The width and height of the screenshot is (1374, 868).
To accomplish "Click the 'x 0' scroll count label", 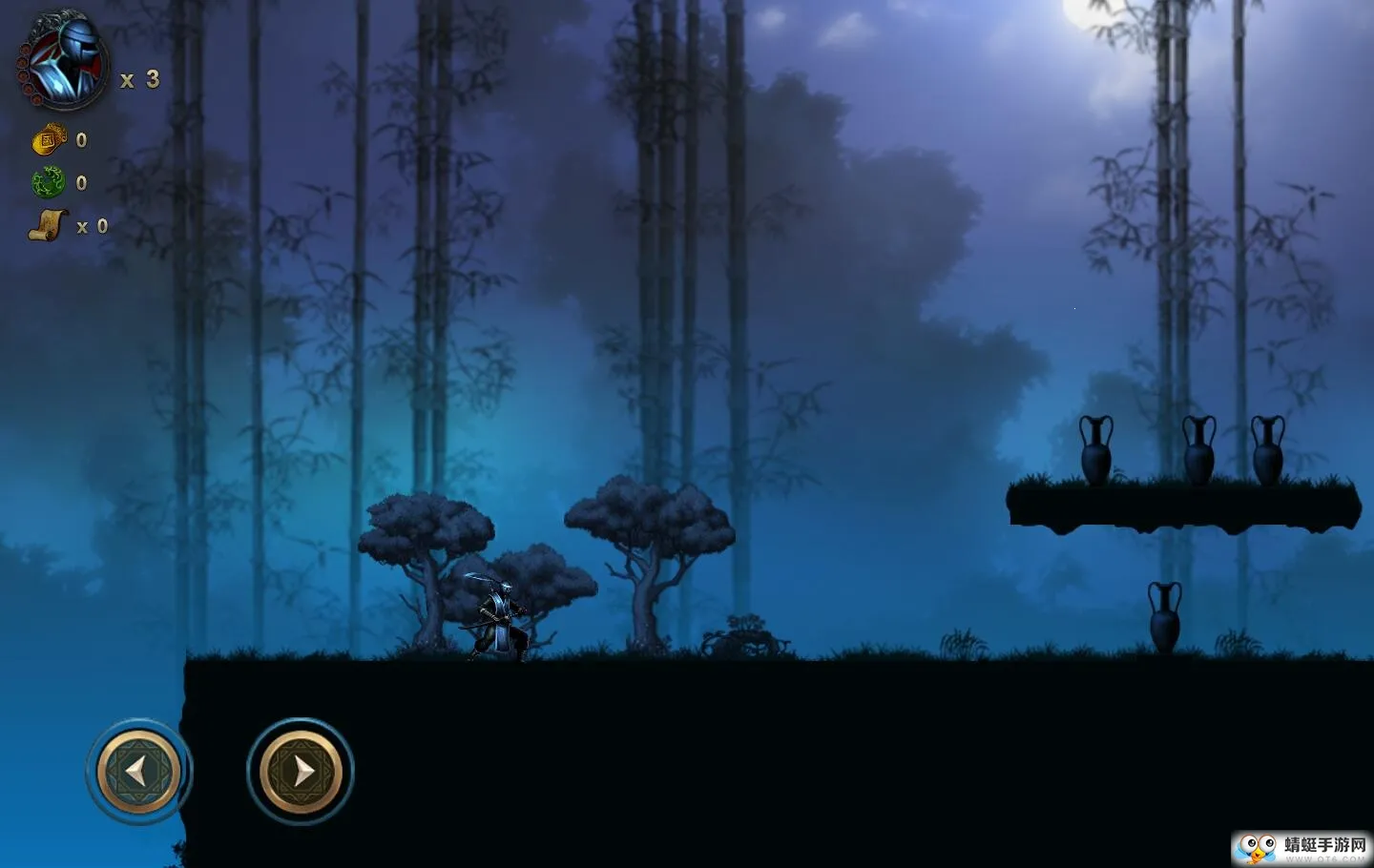I will click(93, 226).
